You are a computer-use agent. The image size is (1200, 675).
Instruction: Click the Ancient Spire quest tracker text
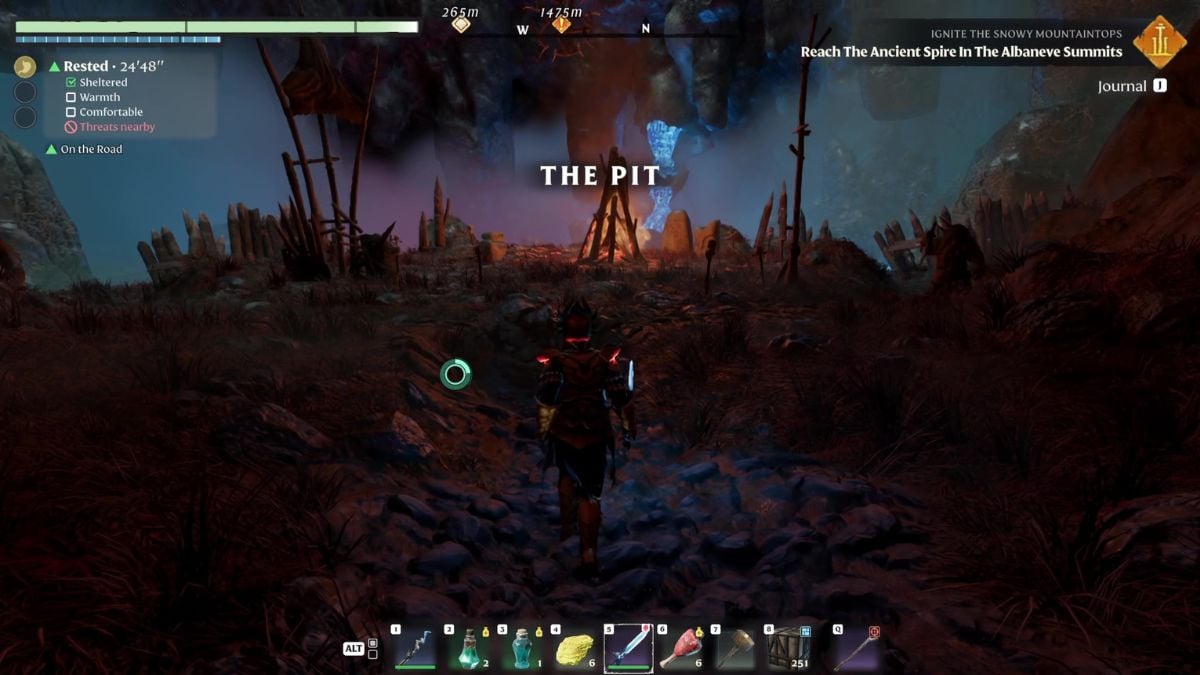coord(961,52)
